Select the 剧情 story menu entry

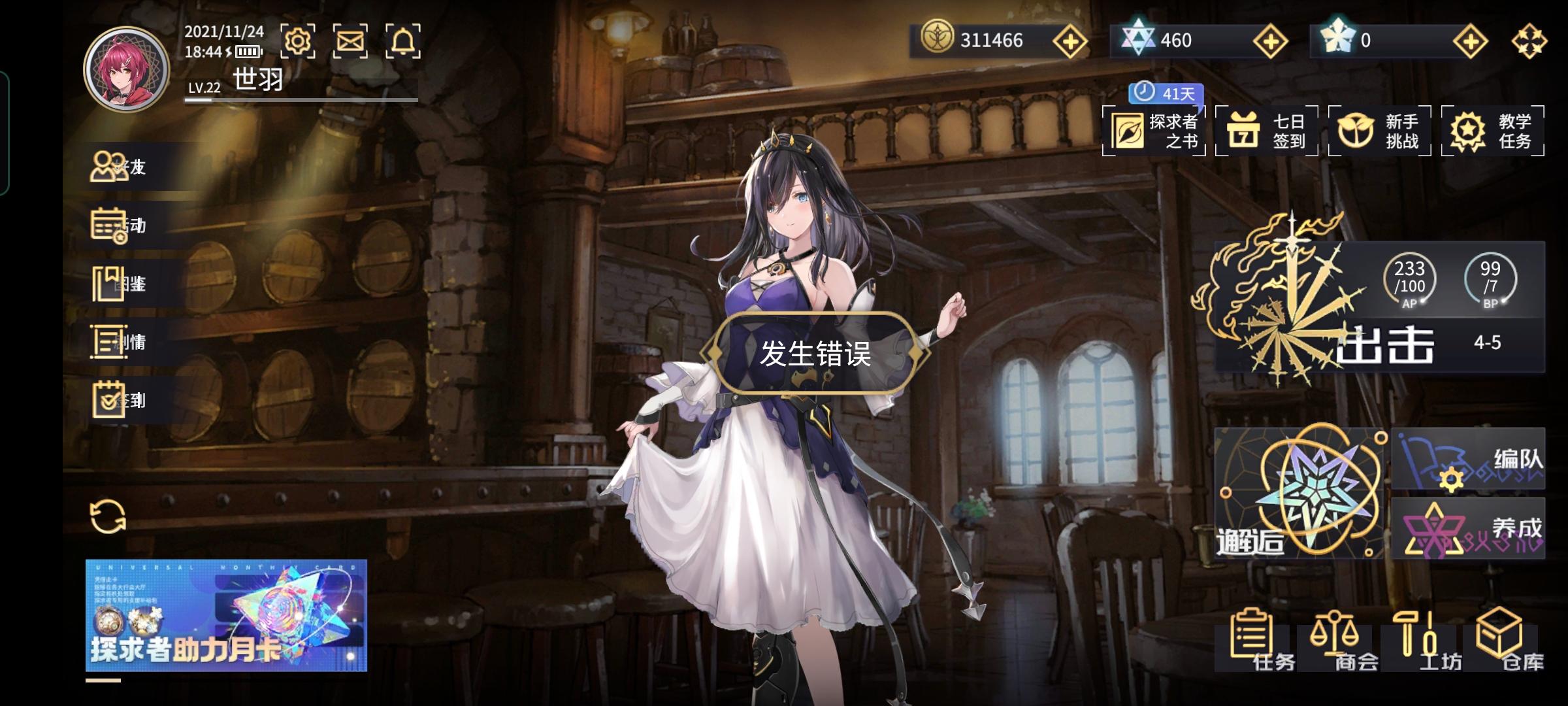121,342
